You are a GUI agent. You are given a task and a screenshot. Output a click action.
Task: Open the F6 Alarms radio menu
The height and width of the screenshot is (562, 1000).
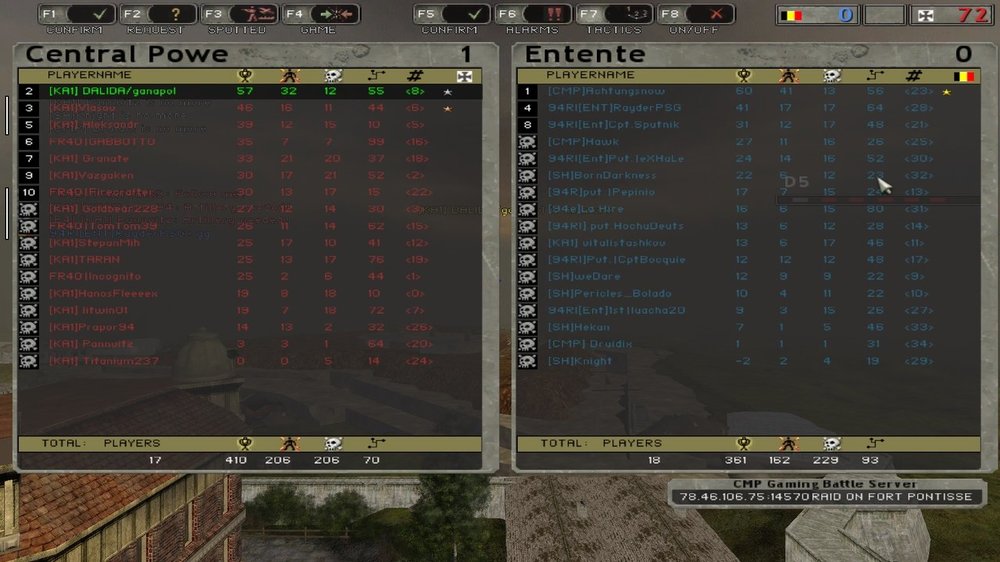pyautogui.click(x=535, y=14)
